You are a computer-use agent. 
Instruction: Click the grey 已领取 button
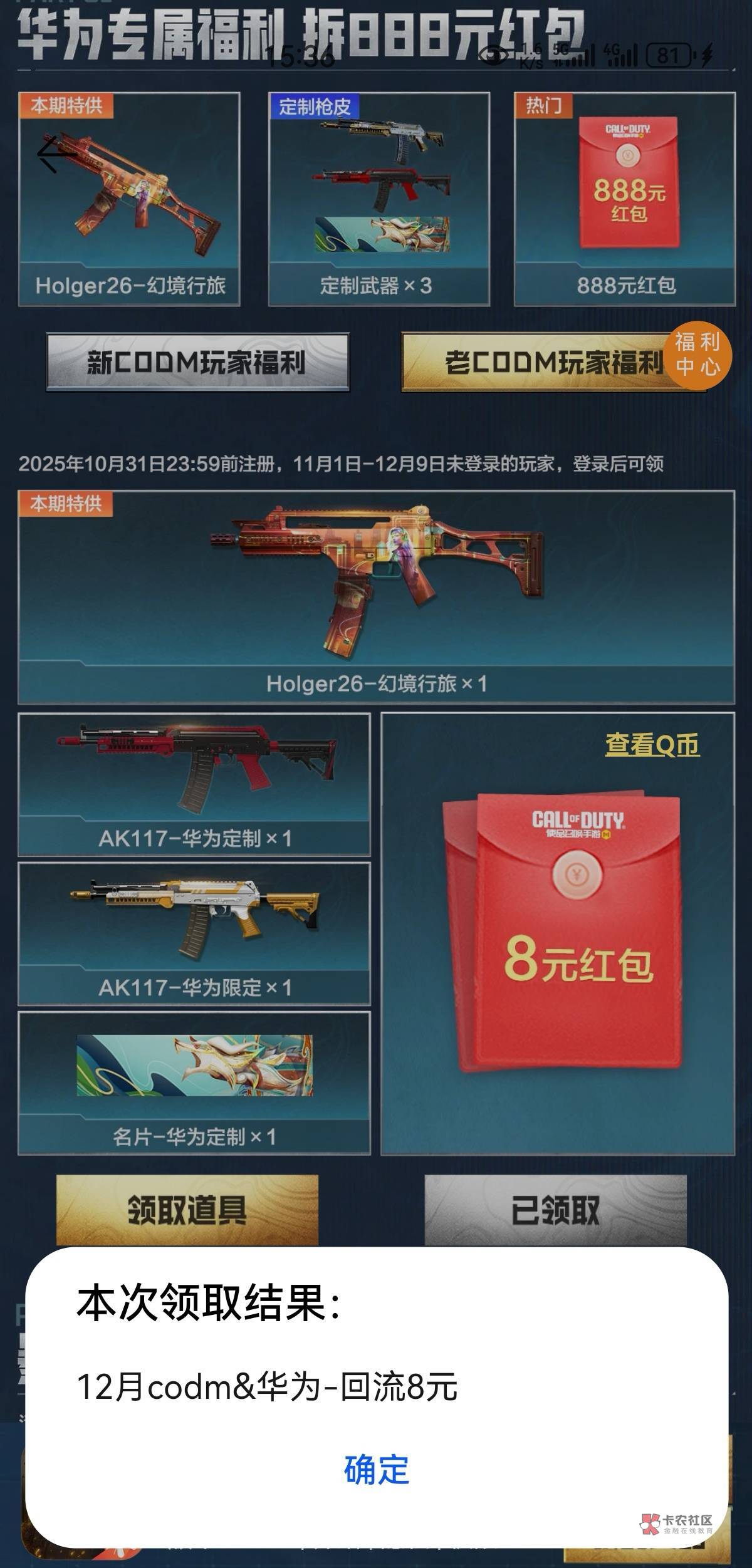pyautogui.click(x=555, y=1210)
